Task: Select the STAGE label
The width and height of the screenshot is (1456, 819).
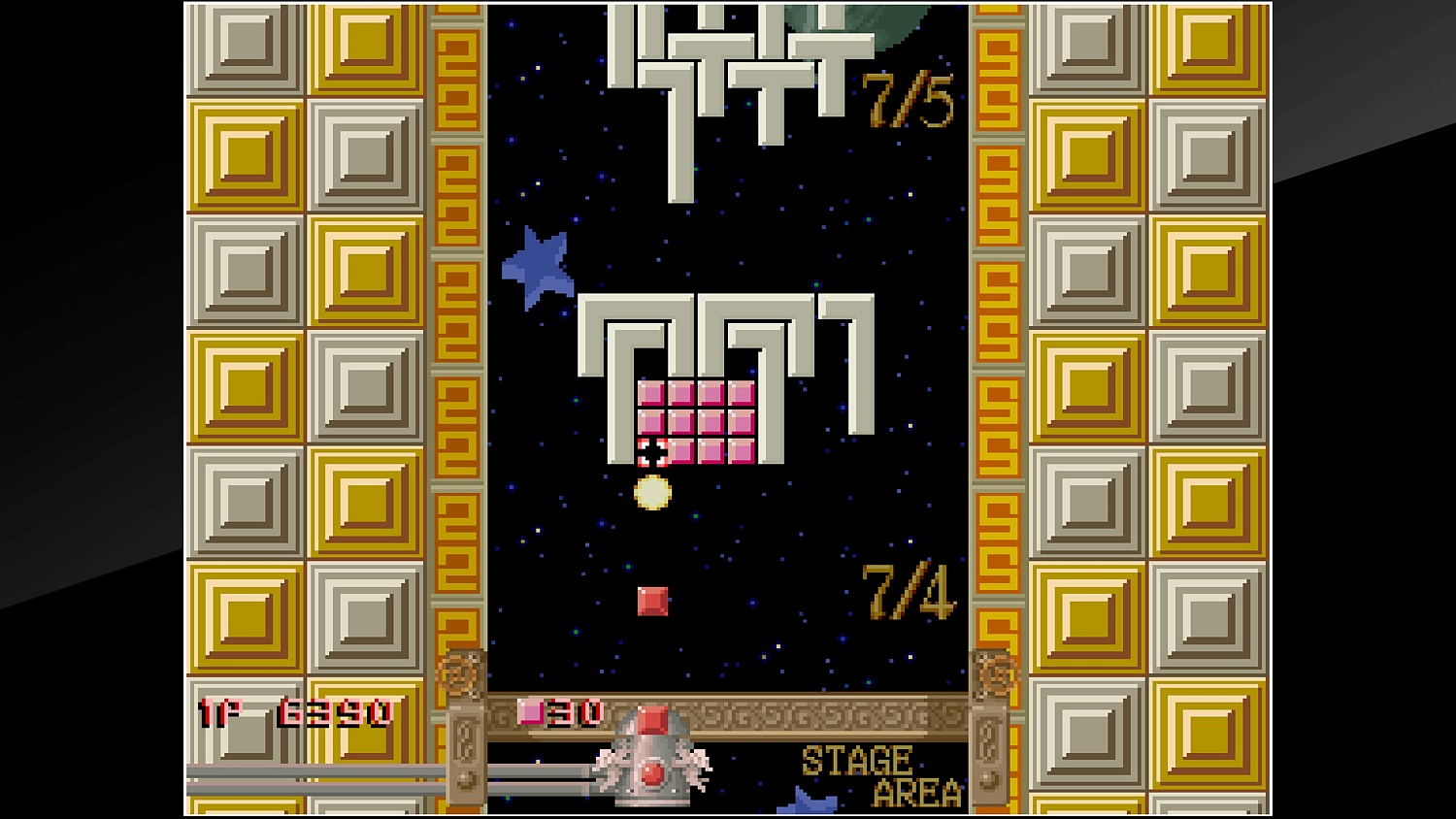Action: coord(858,759)
